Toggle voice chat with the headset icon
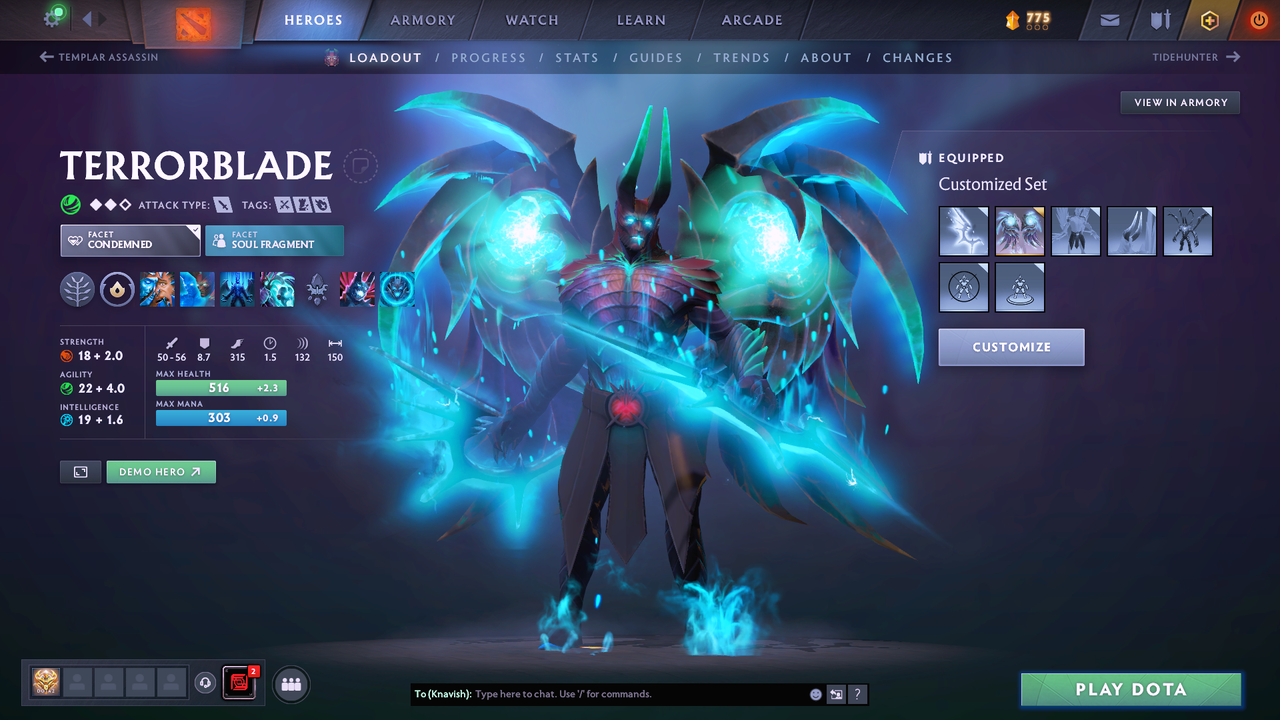 click(206, 683)
